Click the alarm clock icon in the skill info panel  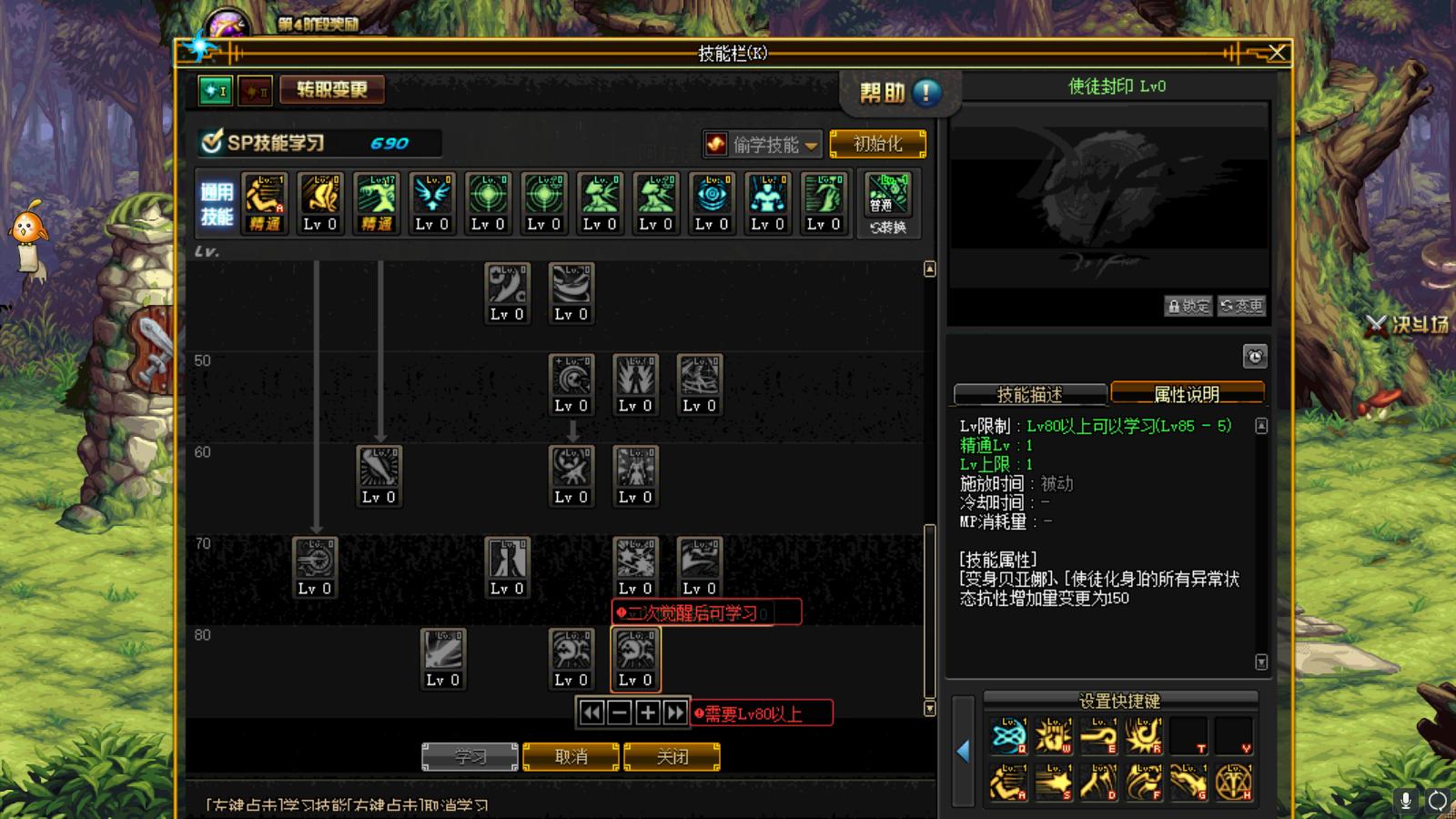(1257, 356)
